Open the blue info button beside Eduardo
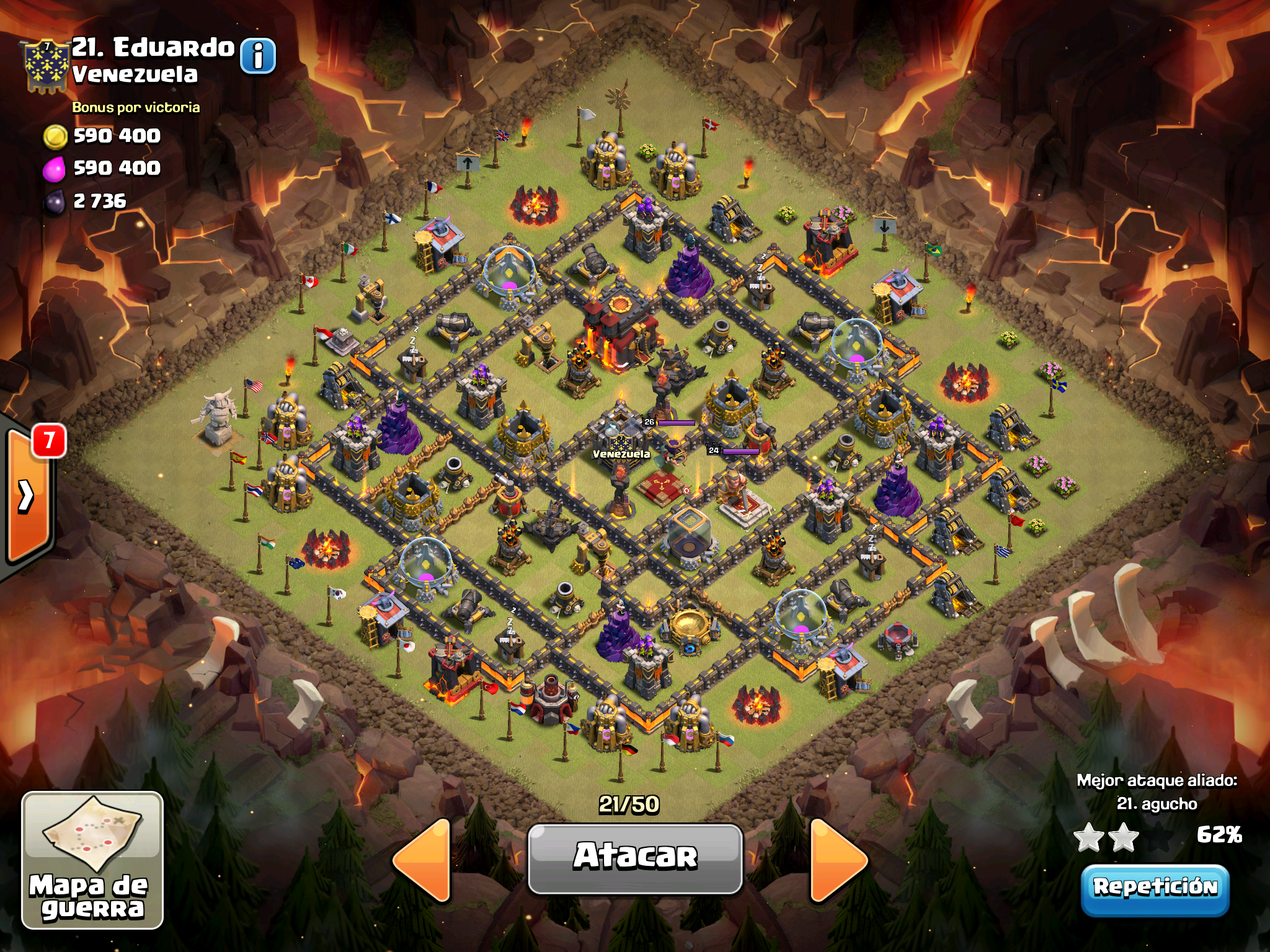The height and width of the screenshot is (952, 1270). pos(257,56)
